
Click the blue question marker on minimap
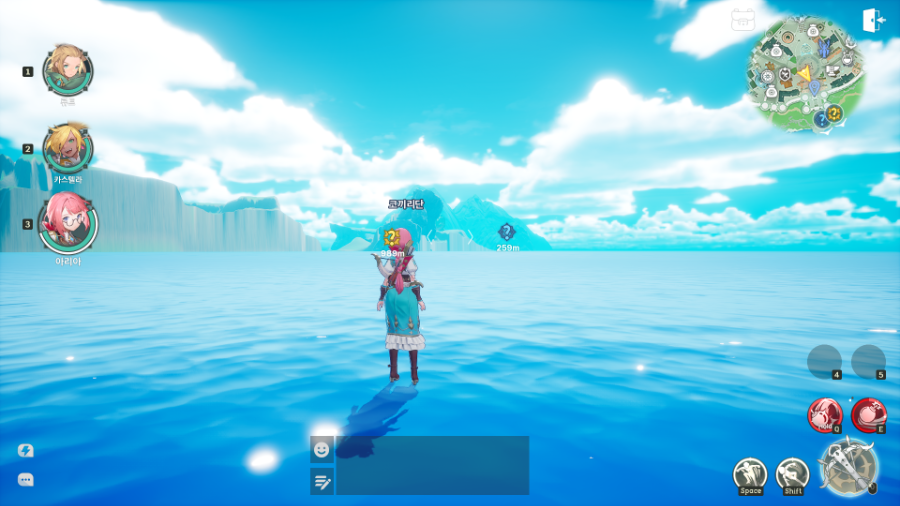pos(821,119)
